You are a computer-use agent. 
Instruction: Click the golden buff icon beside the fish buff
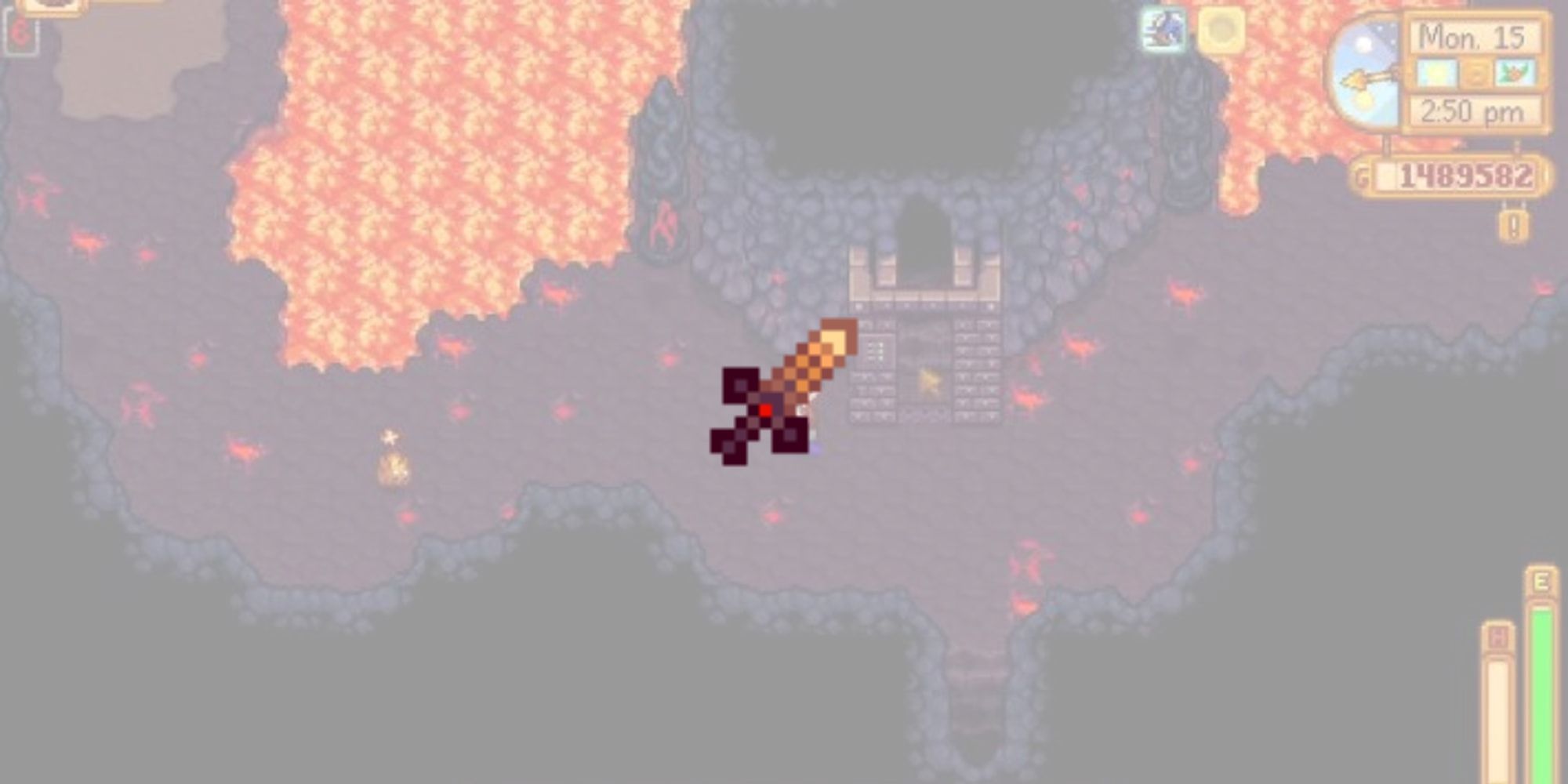pos(1222,30)
